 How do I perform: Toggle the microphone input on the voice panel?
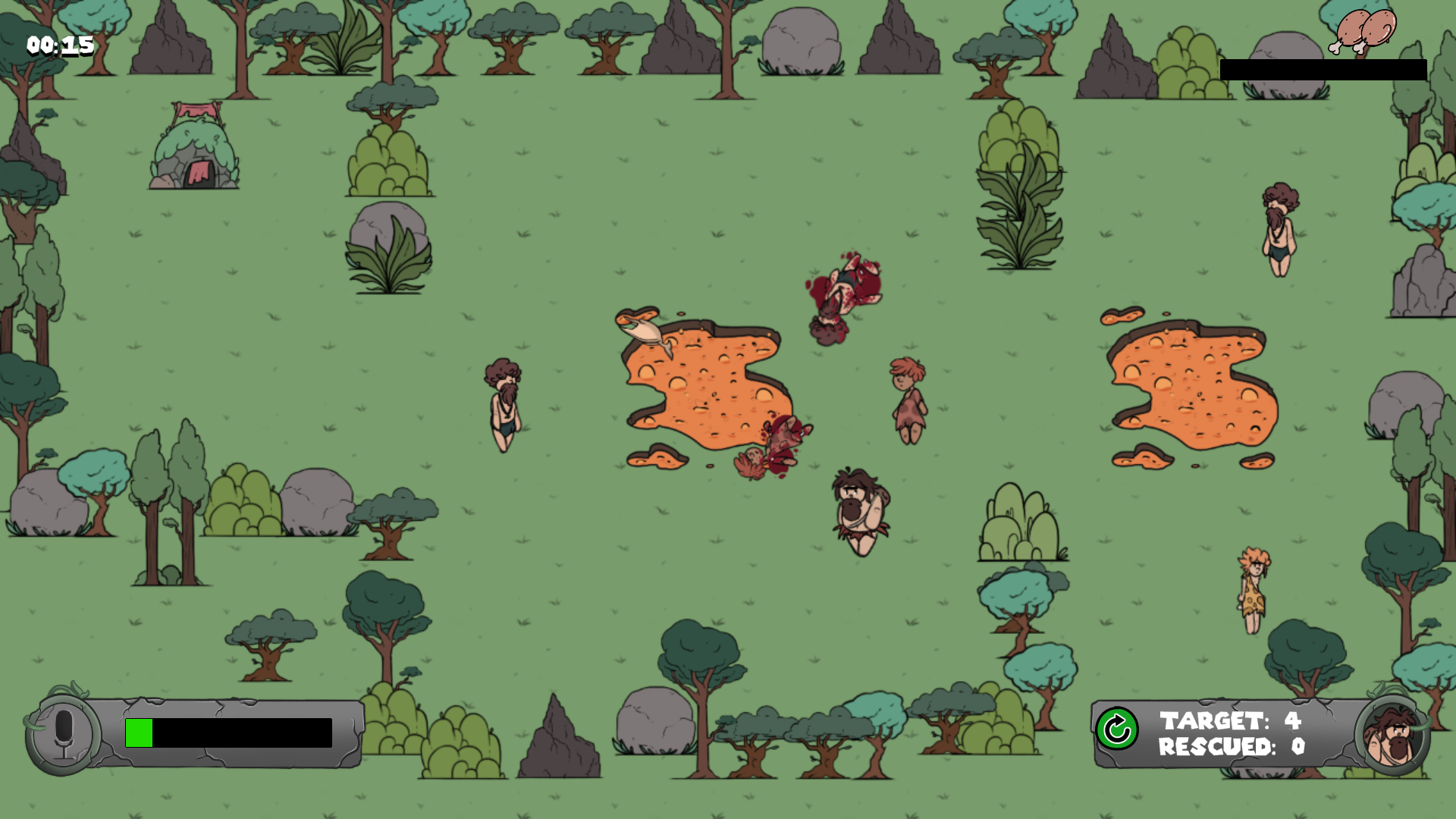(x=64, y=733)
